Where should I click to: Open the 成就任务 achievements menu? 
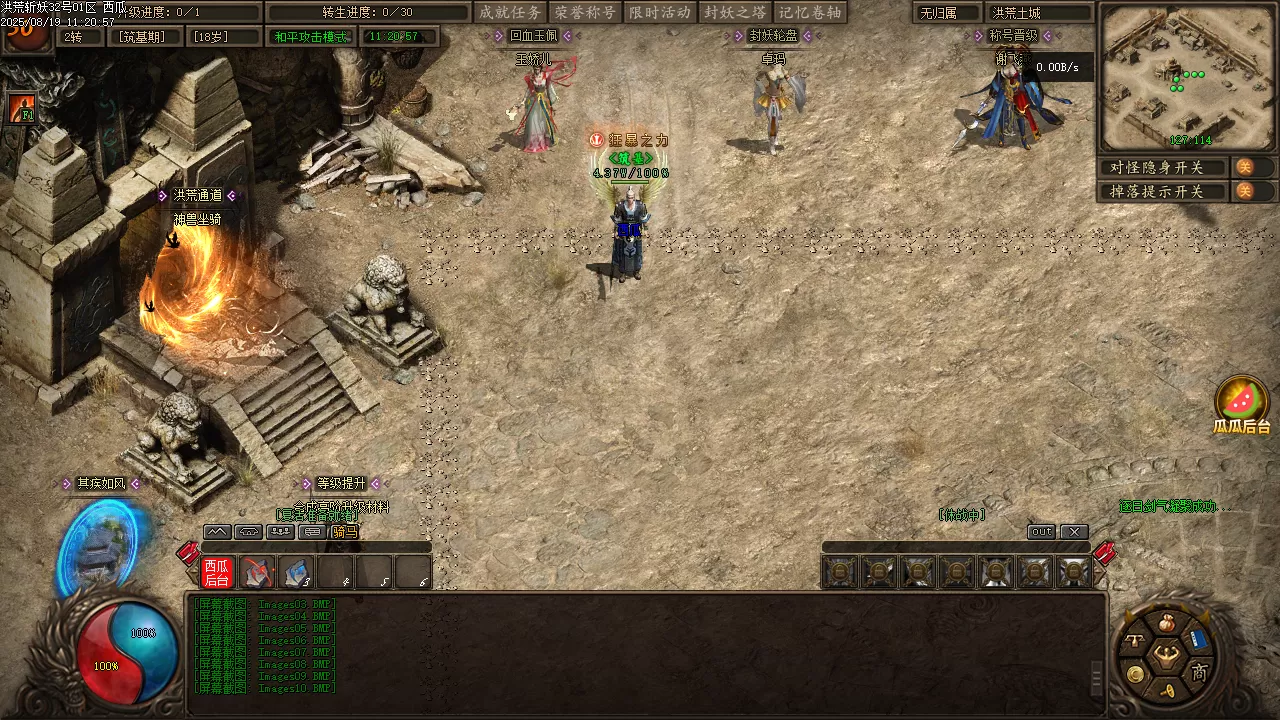[x=510, y=12]
